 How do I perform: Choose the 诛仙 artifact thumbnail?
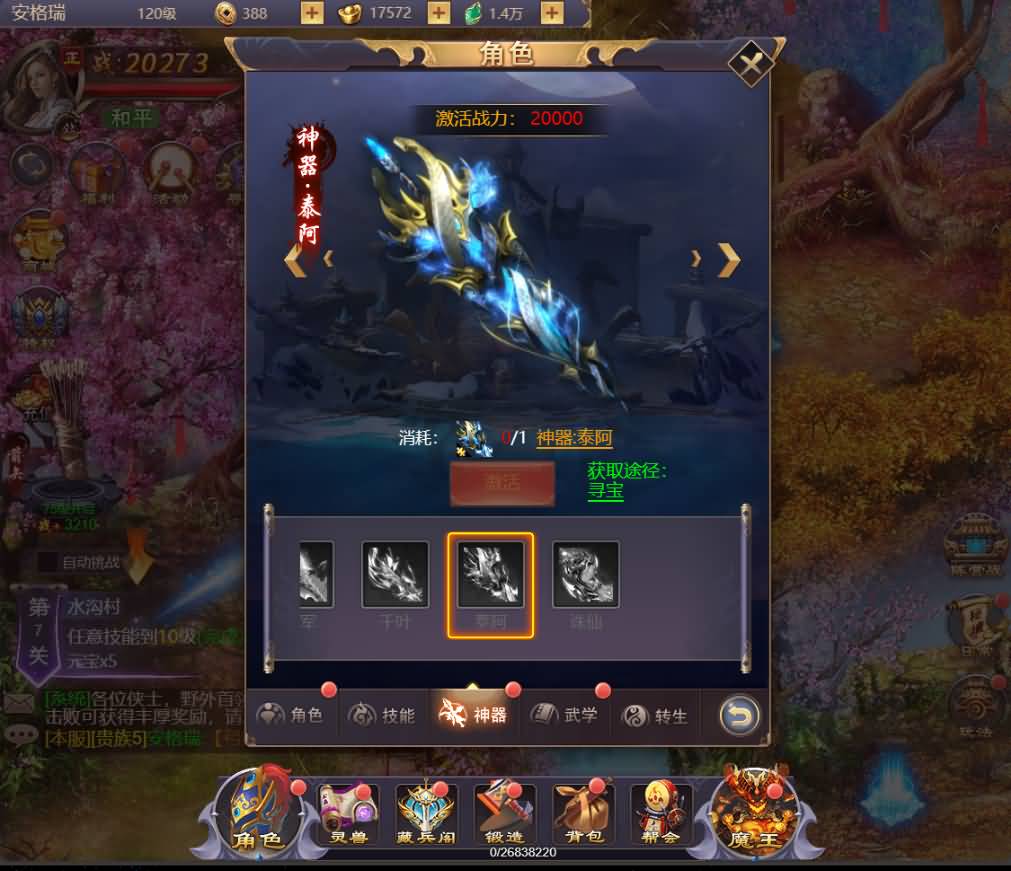586,575
